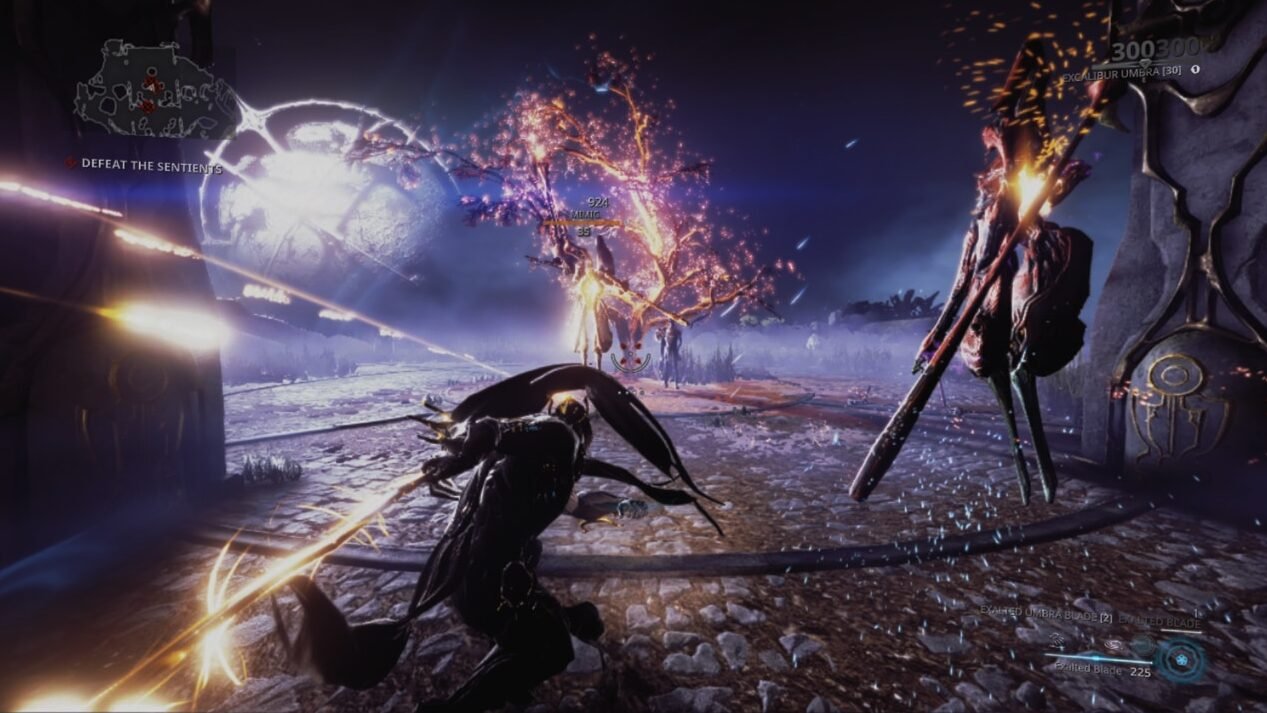The image size is (1267, 713).
Task: Trigger the spiral-shaped ability icon
Action: pyautogui.click(x=1112, y=645)
